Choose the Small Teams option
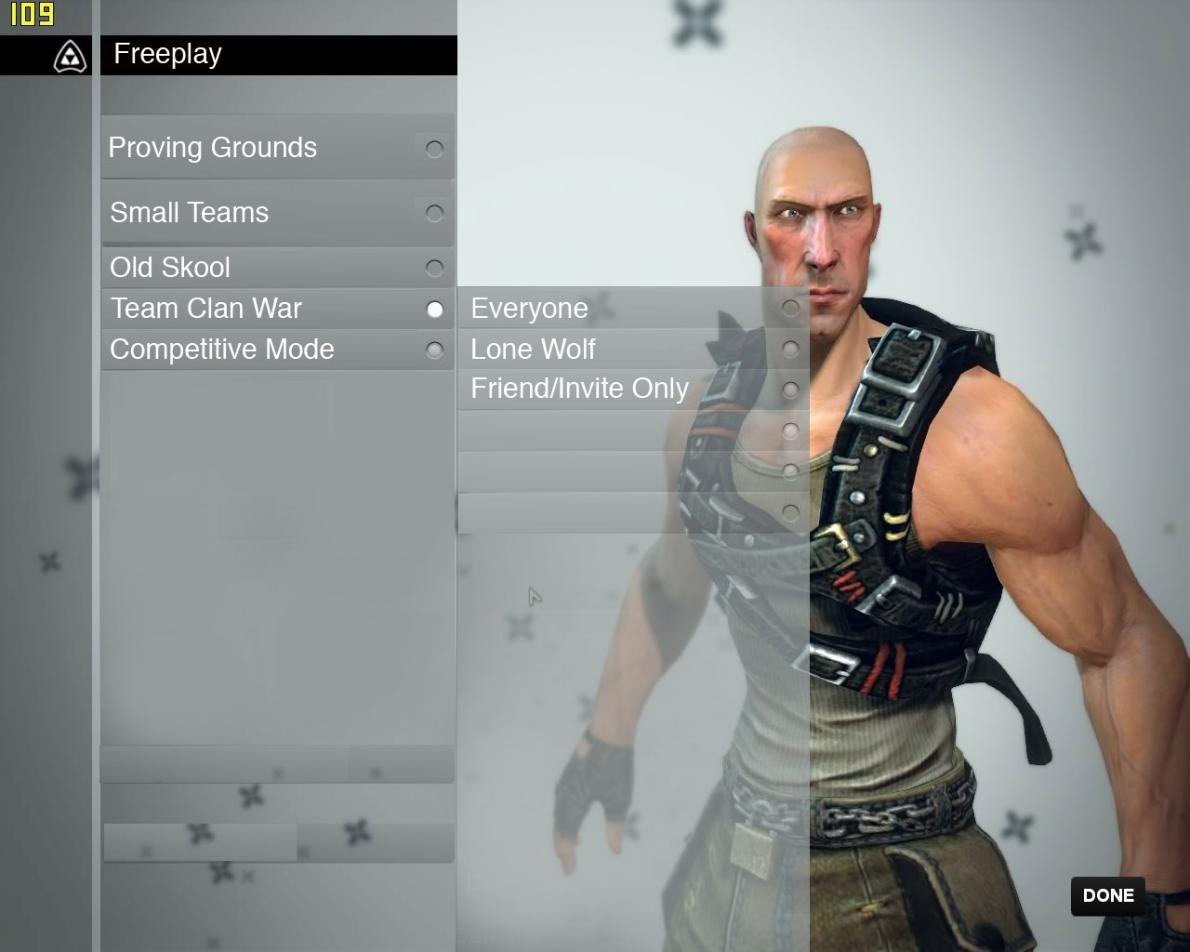Screen dimensions: 1190x952 (277, 213)
